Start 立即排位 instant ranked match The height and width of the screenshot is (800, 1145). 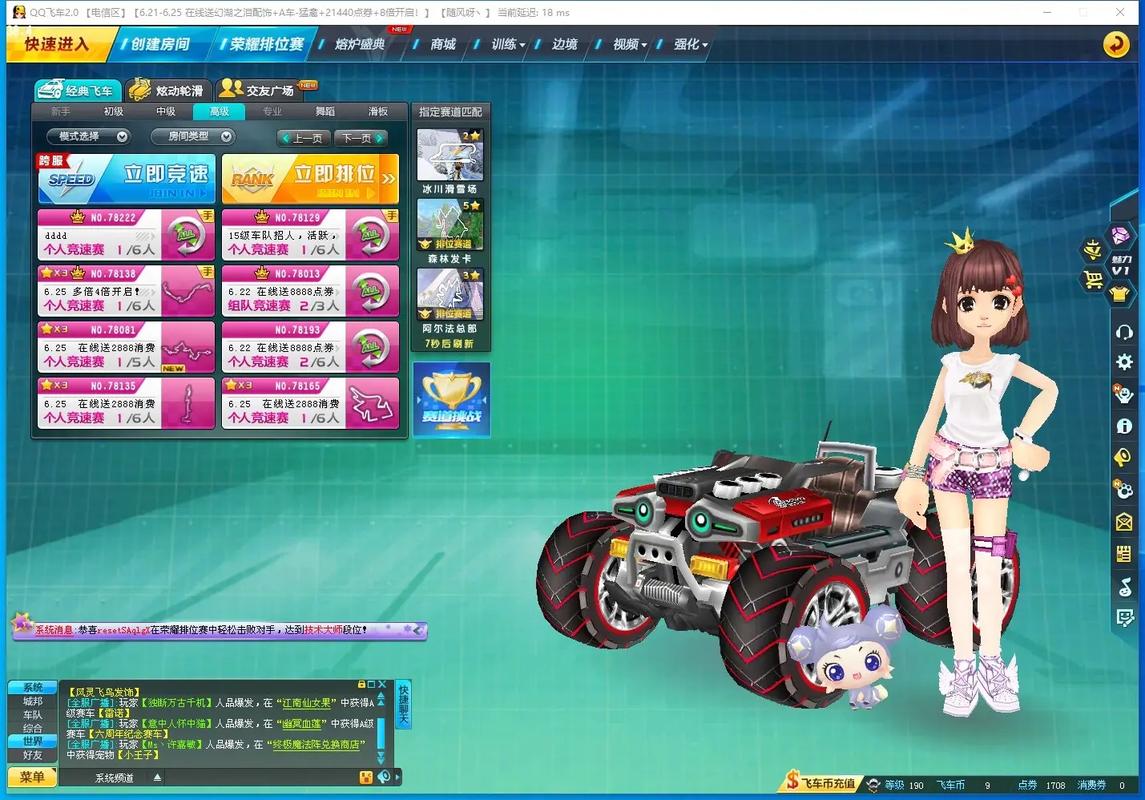pos(310,178)
